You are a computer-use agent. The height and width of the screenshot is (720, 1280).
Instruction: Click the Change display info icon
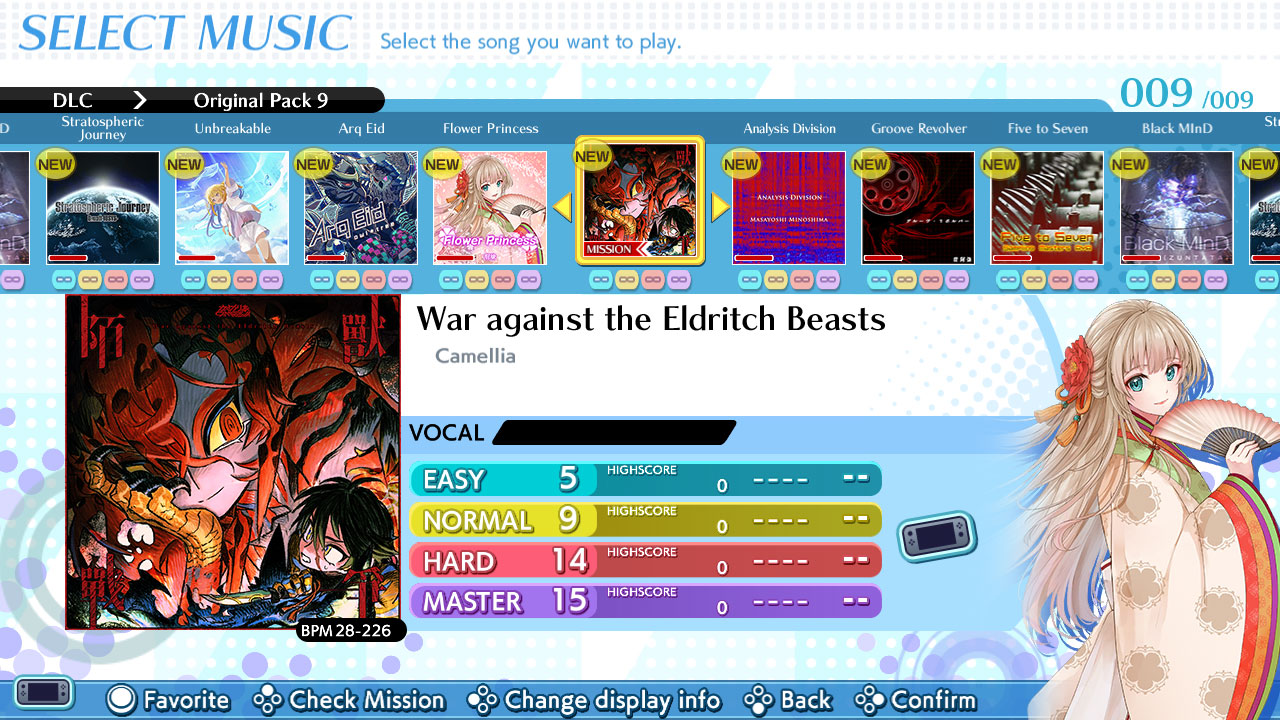(x=483, y=700)
